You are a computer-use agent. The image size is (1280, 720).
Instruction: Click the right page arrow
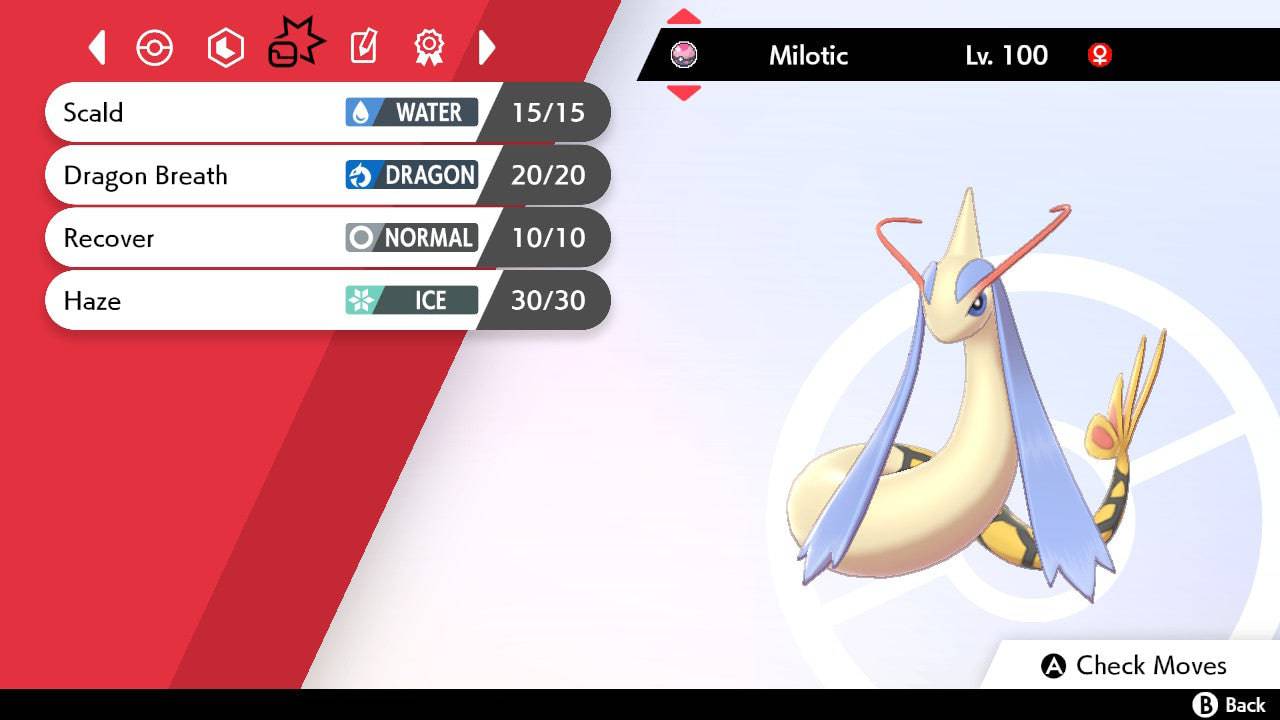pyautogui.click(x=487, y=47)
